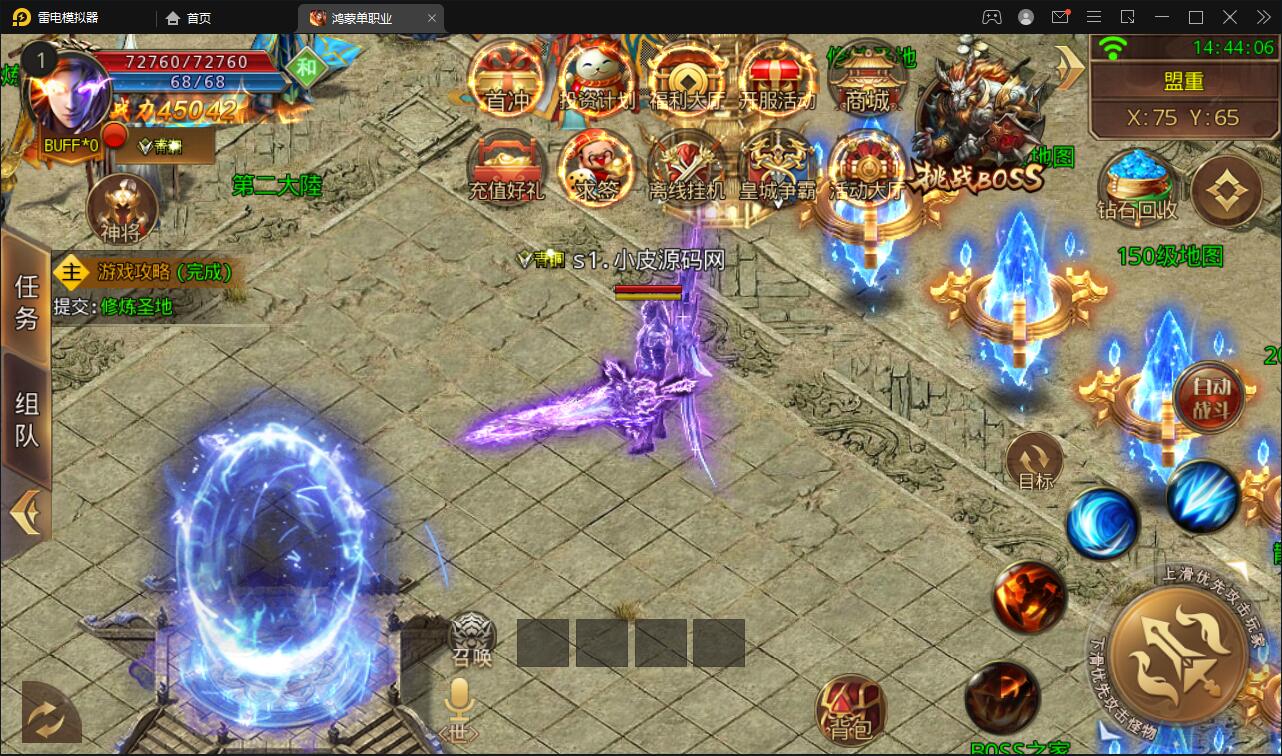
Task: Open the 充值好礼 recharge gift icon
Action: click(507, 166)
